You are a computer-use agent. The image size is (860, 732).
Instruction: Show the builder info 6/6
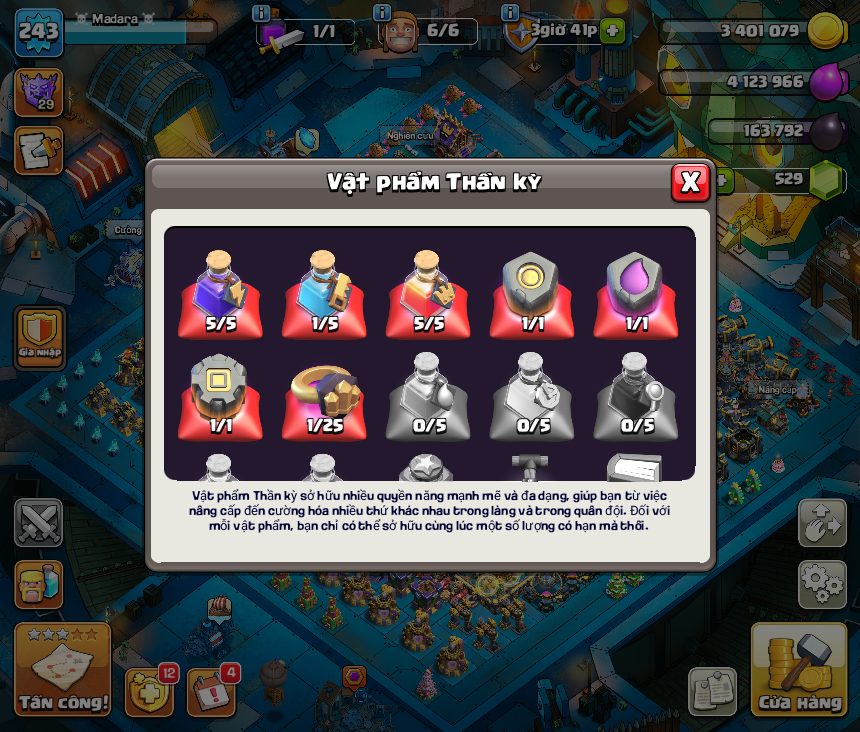418,32
